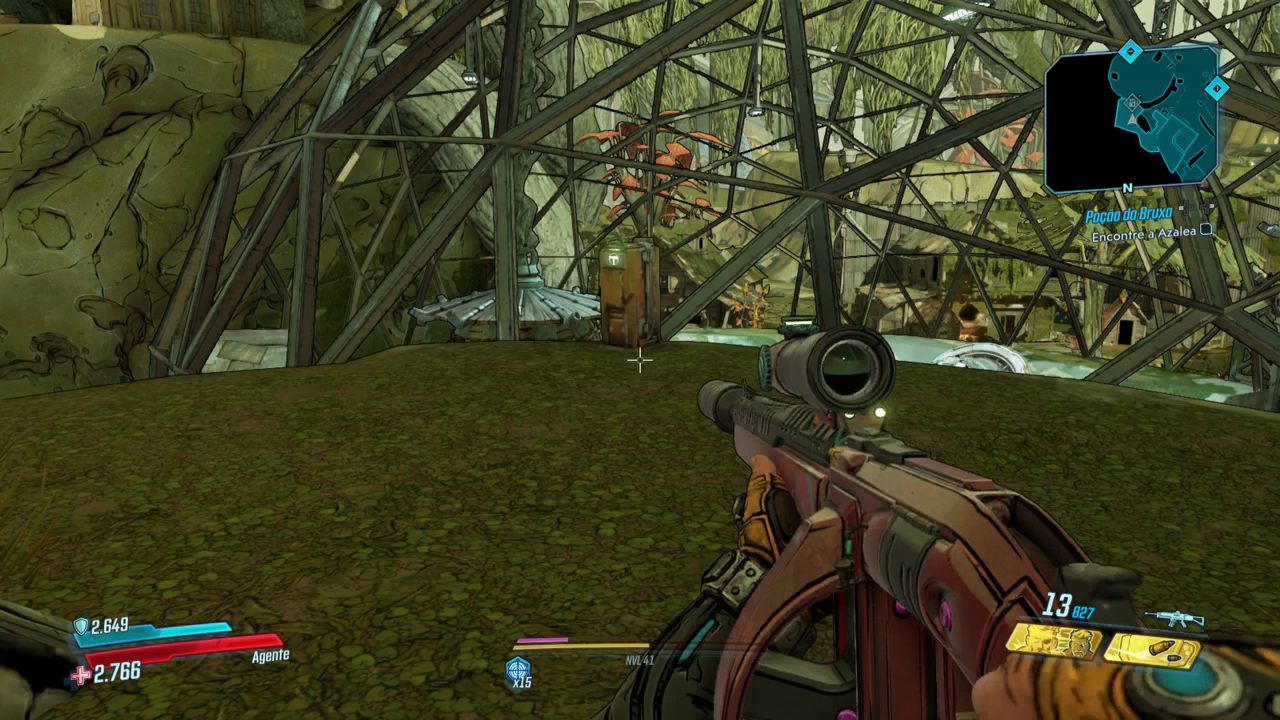Click the right-edge diamond marker on minimap

1216,89
